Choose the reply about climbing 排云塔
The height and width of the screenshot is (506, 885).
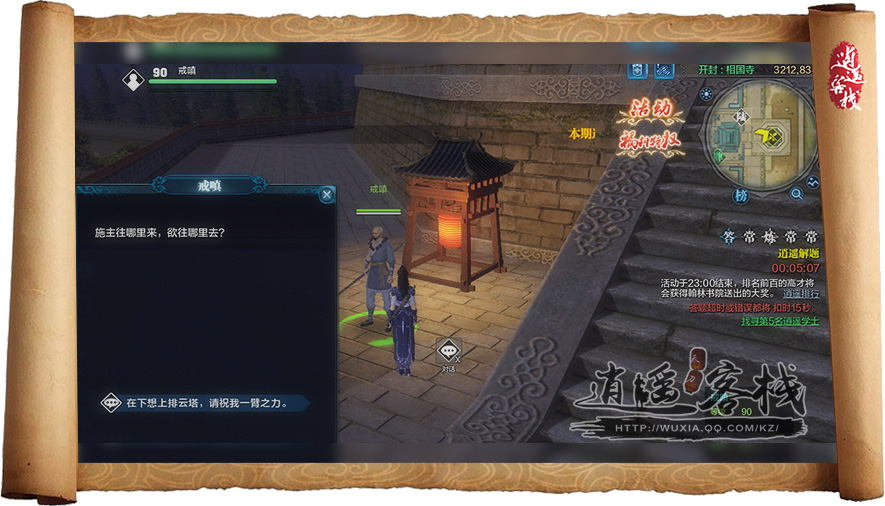(x=207, y=403)
